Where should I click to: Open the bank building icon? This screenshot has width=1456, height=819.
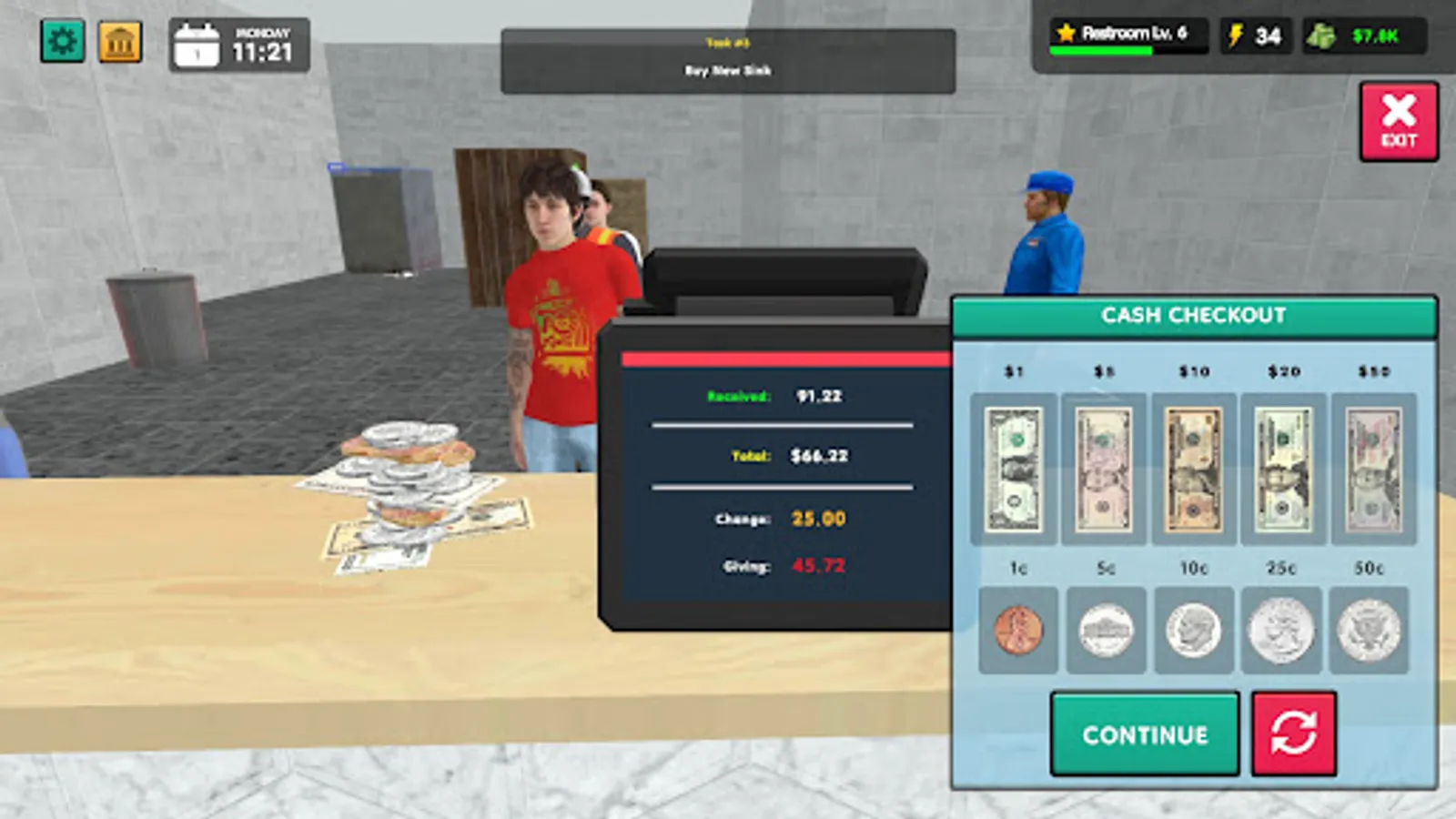(119, 39)
